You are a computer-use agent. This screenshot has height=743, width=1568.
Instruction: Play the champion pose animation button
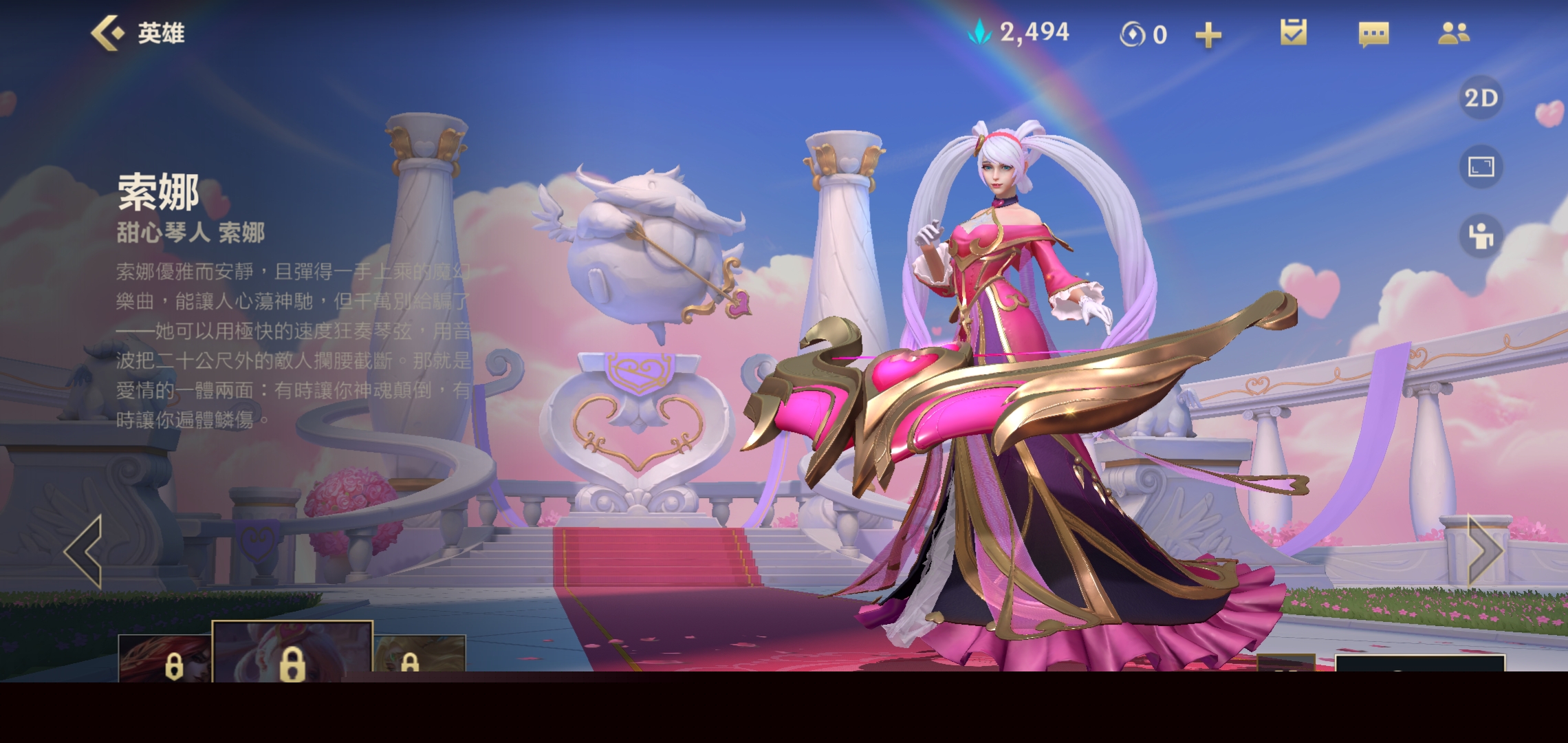(1481, 236)
